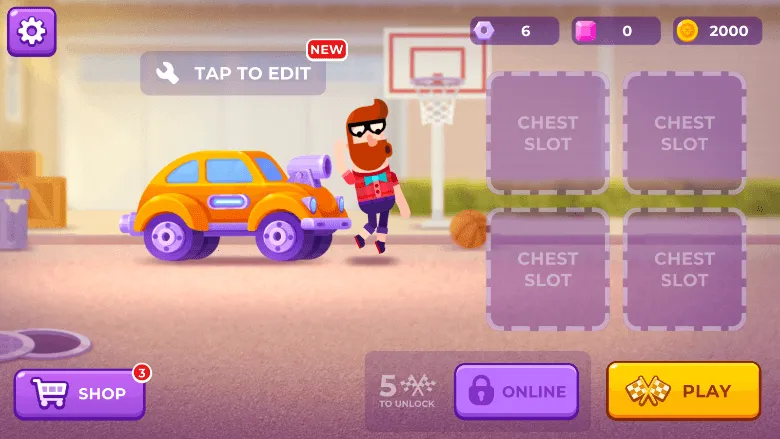Select the locked Online mode button
The image size is (780, 439).
pyautogui.click(x=516, y=392)
